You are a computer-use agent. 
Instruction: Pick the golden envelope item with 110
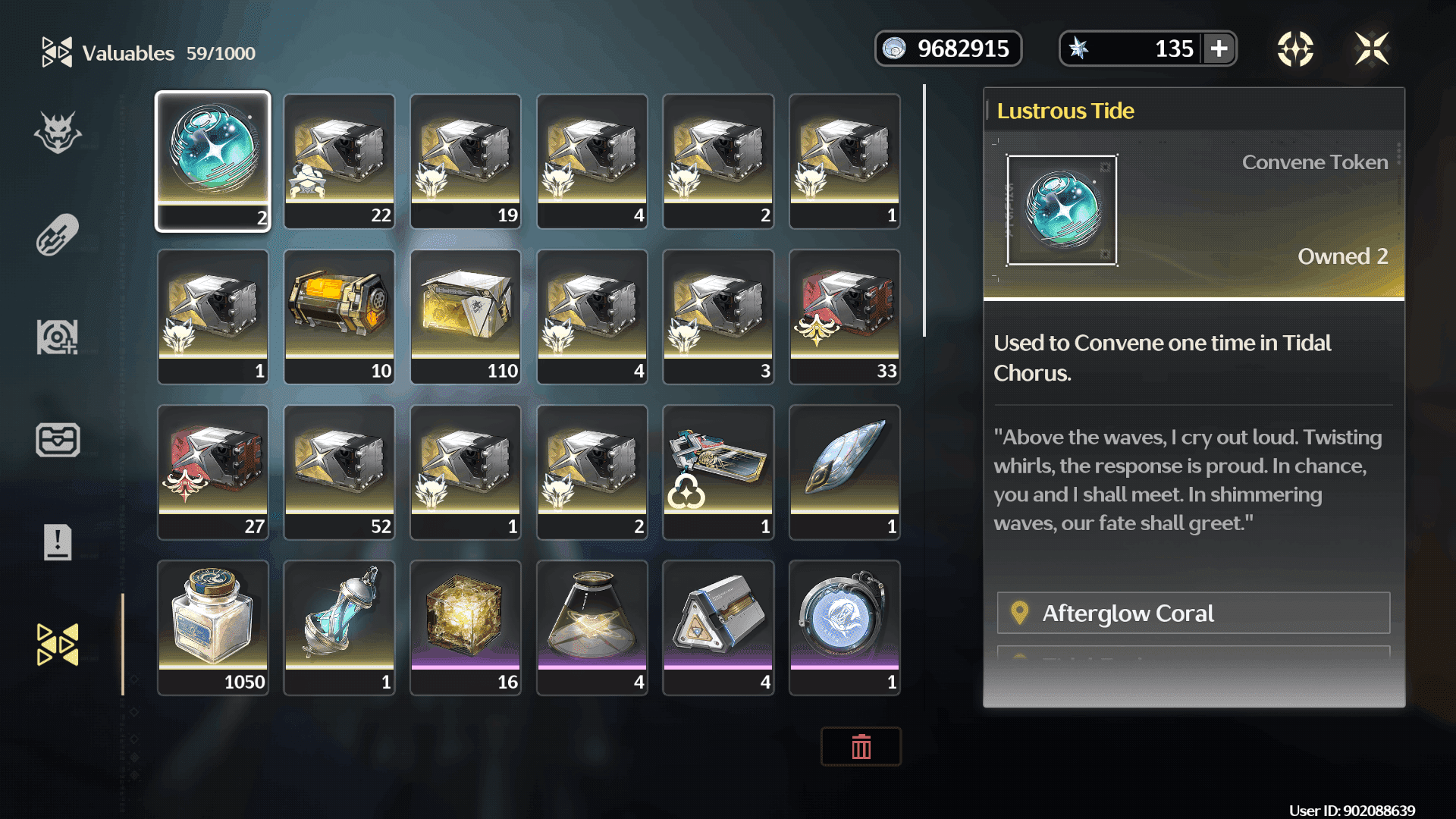466,316
